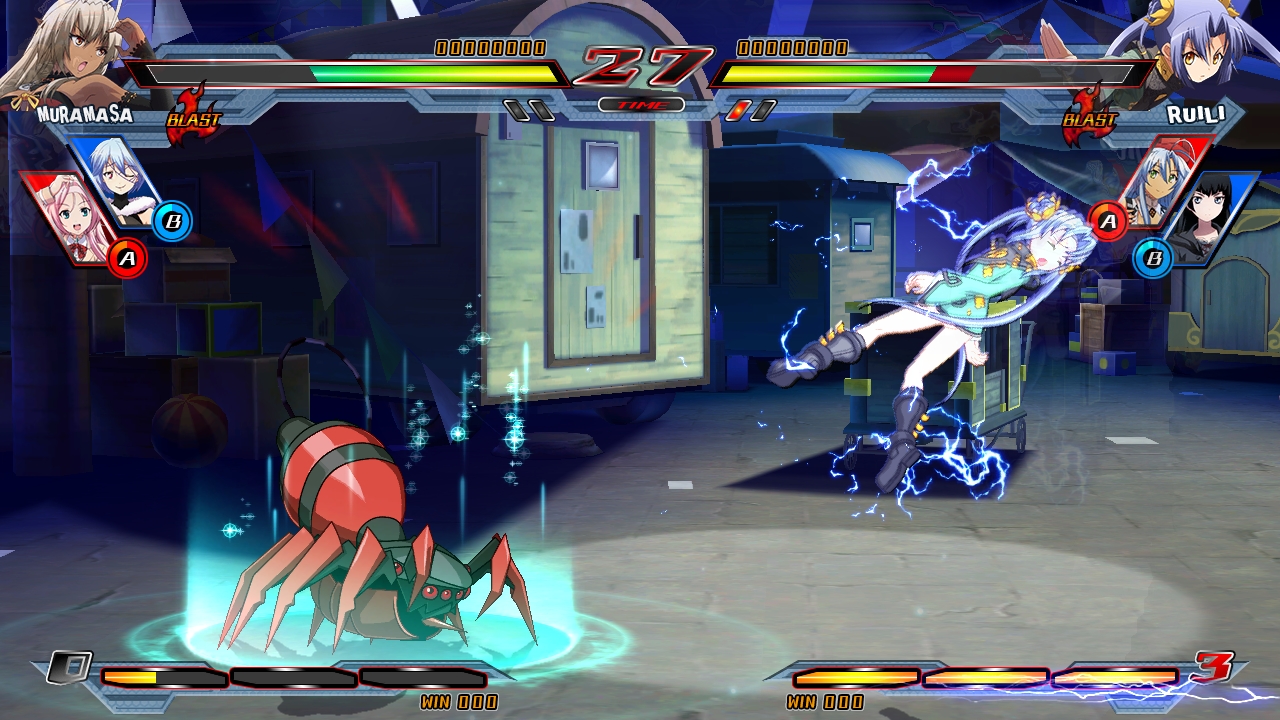Click the right BLAST icon near Ruili
The width and height of the screenshot is (1280, 720).
click(x=1090, y=117)
